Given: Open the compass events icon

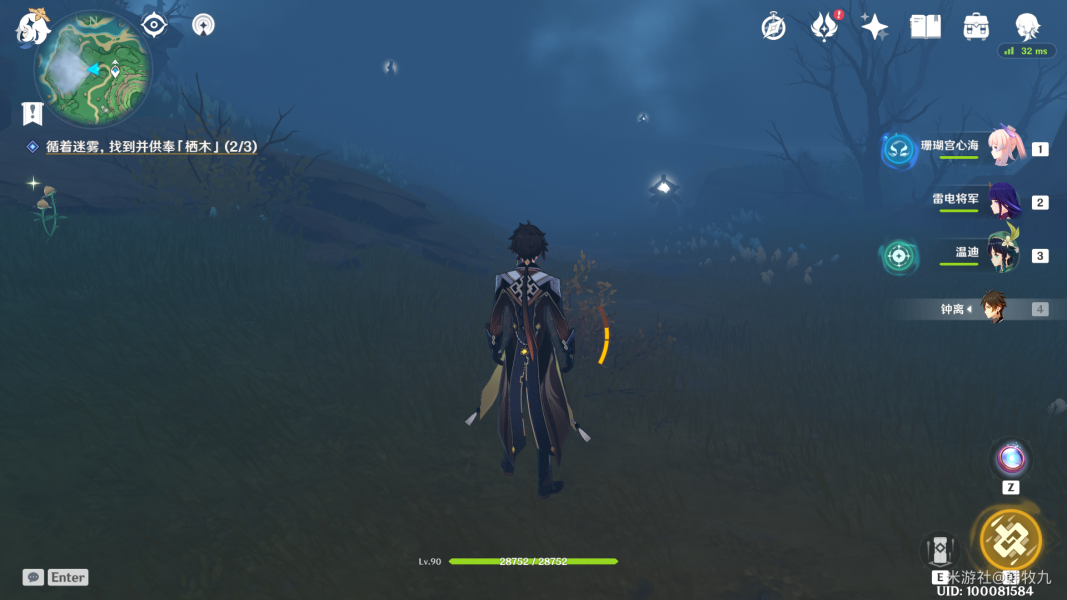Looking at the screenshot, I should tap(773, 27).
